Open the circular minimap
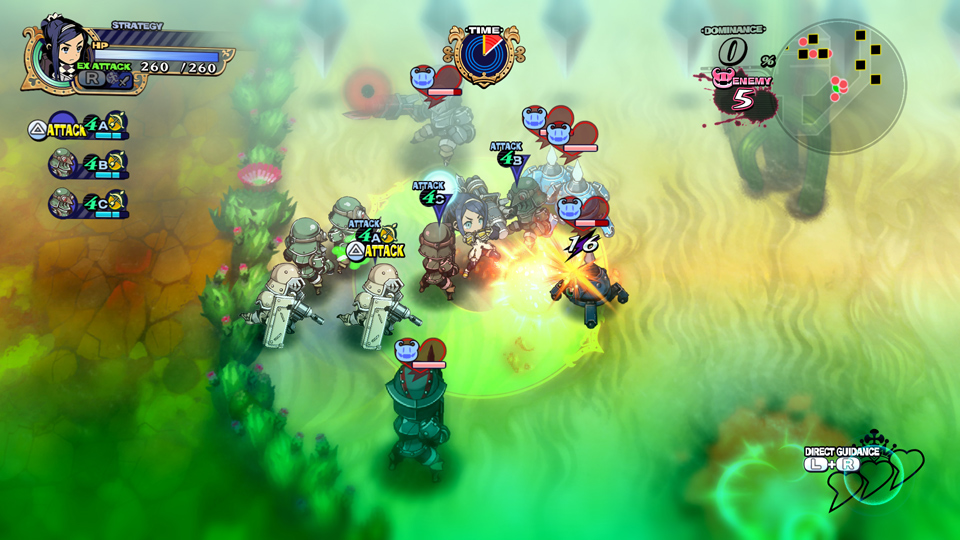This screenshot has width=960, height=540. pos(842,87)
